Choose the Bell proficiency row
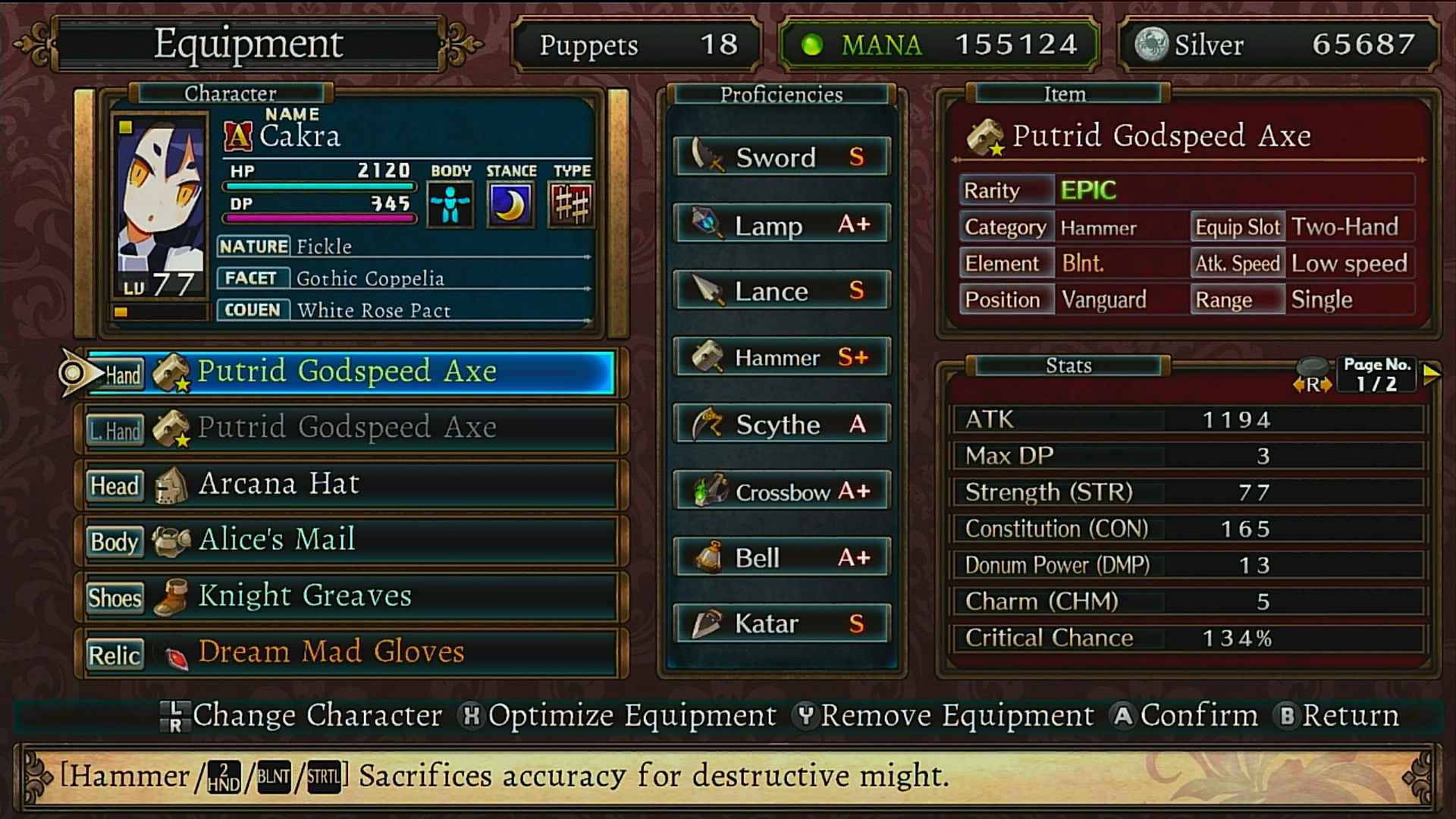This screenshot has width=1456, height=819. coord(781,558)
